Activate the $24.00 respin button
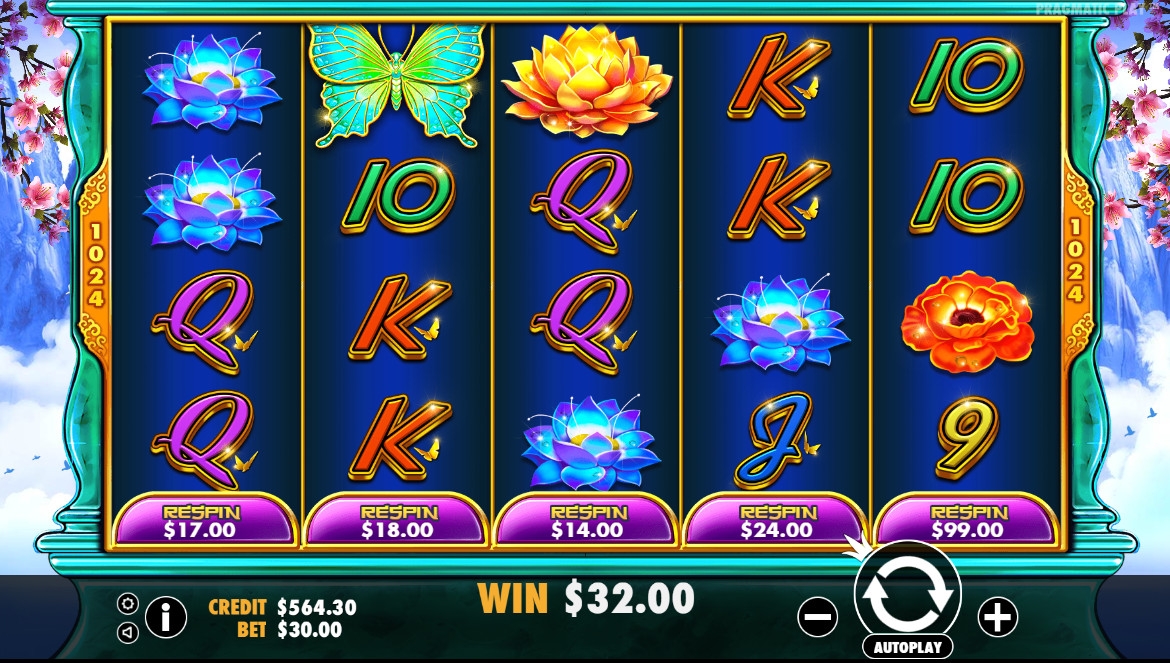 (775, 521)
